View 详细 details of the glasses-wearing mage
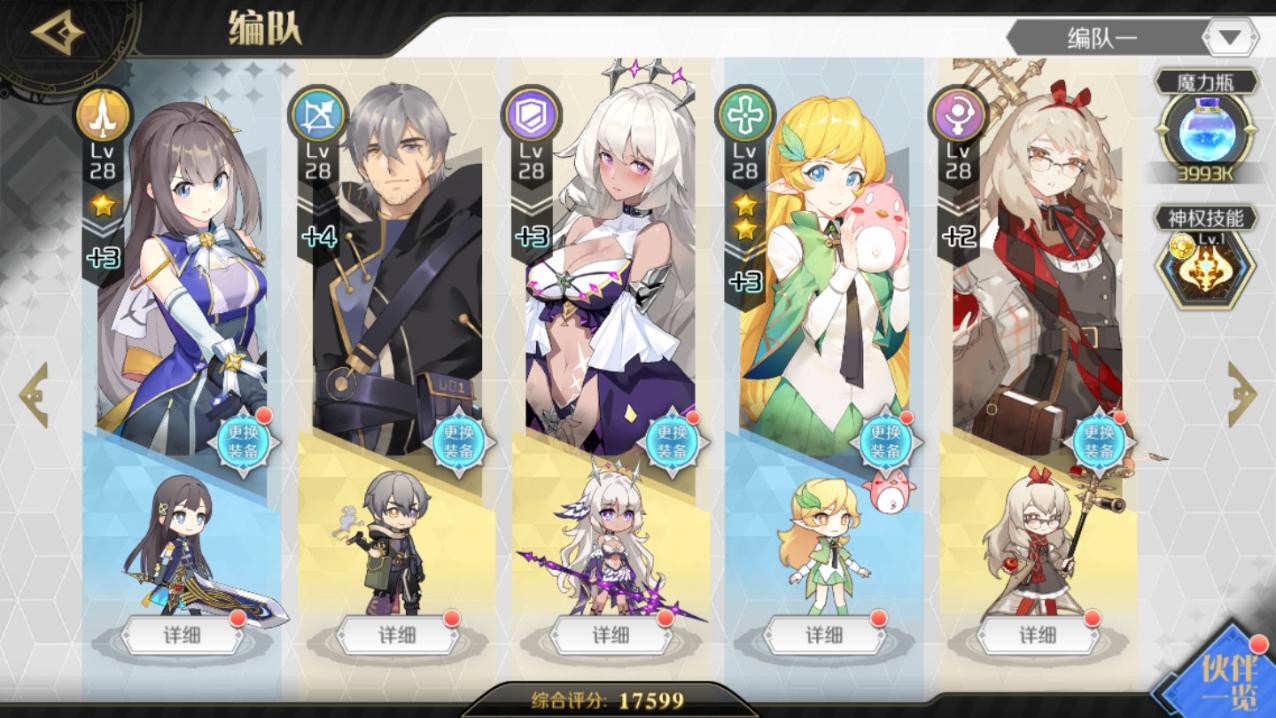This screenshot has height=718, width=1276. coord(1038,635)
